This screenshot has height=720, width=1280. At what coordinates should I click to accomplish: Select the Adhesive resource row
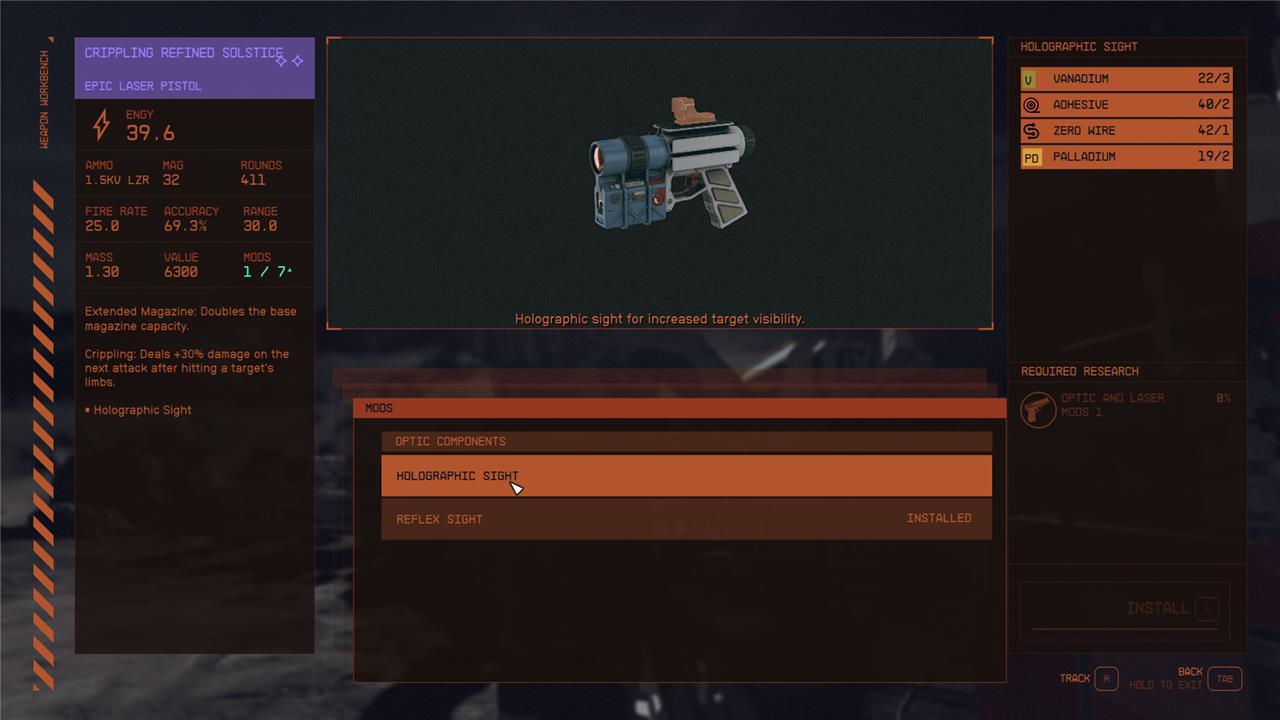tap(1126, 105)
